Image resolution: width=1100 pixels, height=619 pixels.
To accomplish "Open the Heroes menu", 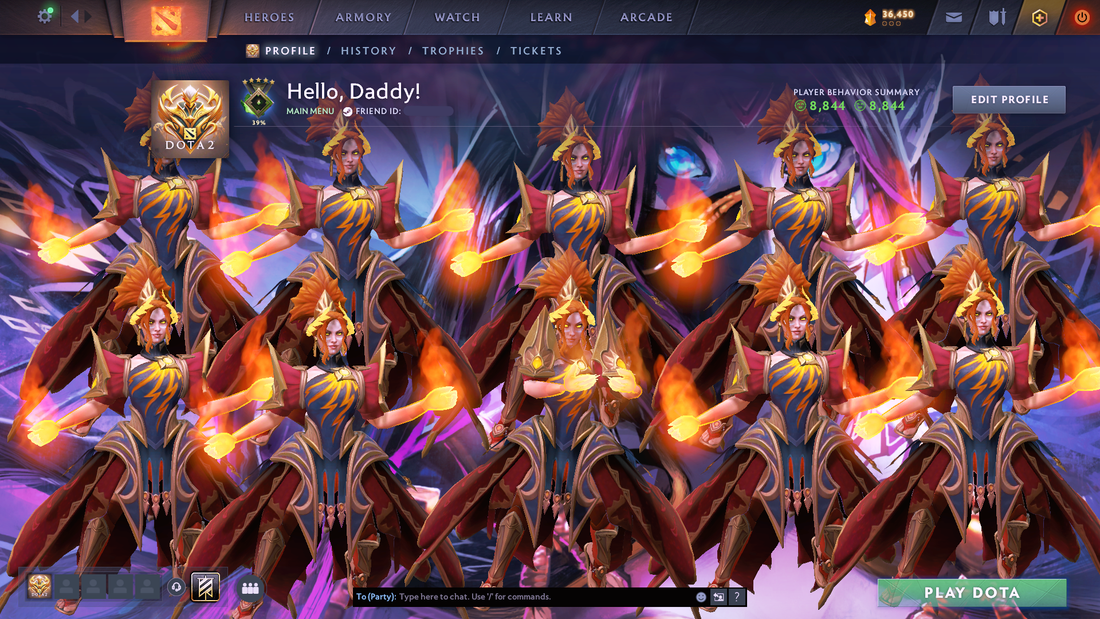I will pos(269,17).
